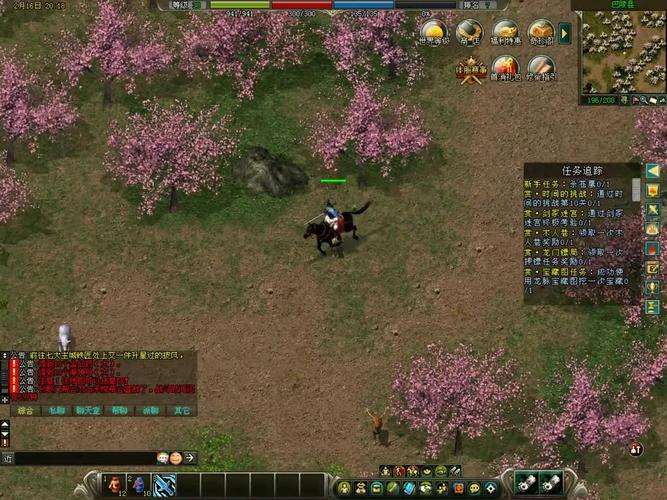Switch to the 私聊 private chat tab
Viewport: 667px width, 500px height.
[57, 410]
